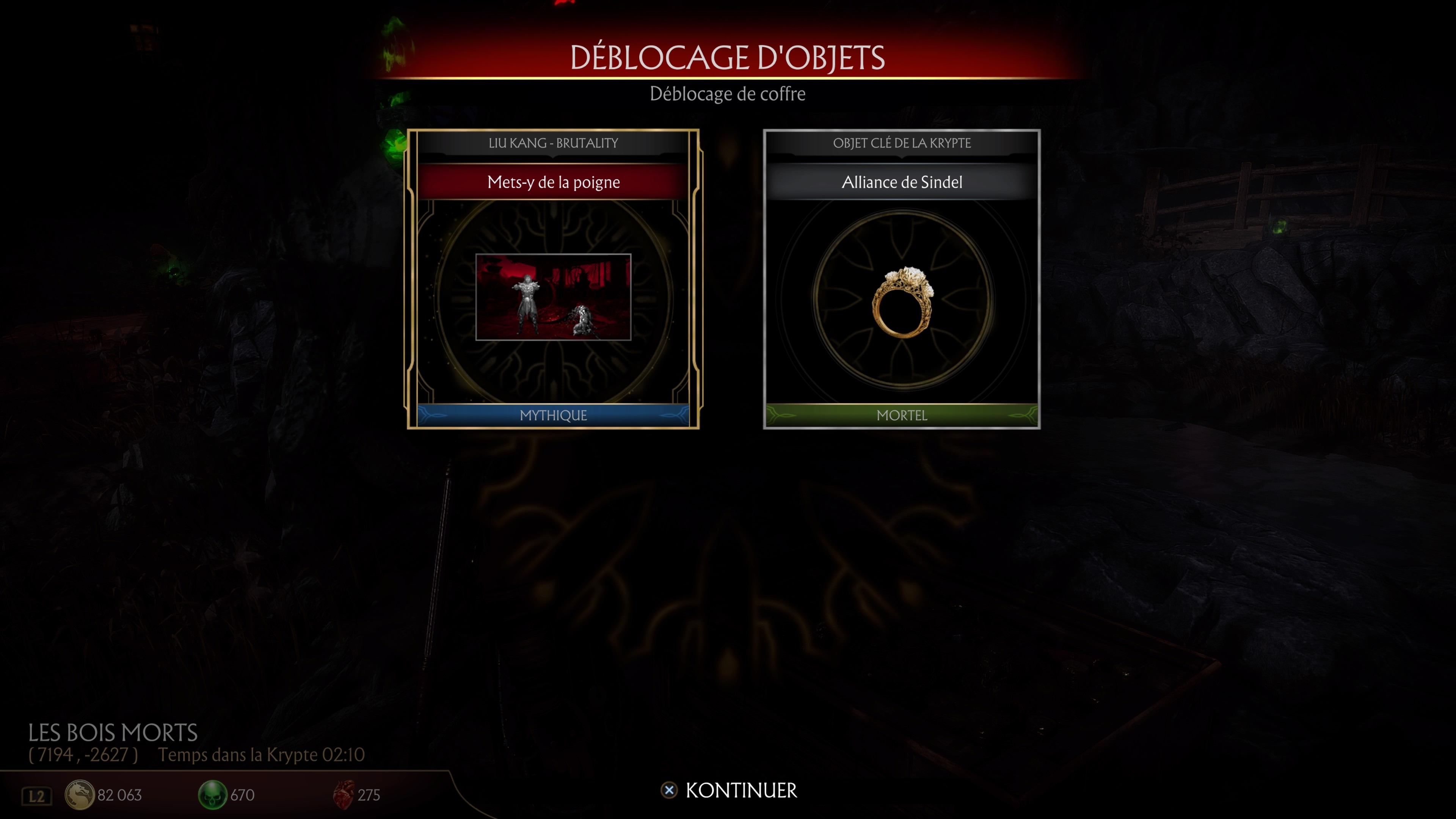The width and height of the screenshot is (1456, 819).
Task: Select the green skull souls icon
Action: pos(212,795)
